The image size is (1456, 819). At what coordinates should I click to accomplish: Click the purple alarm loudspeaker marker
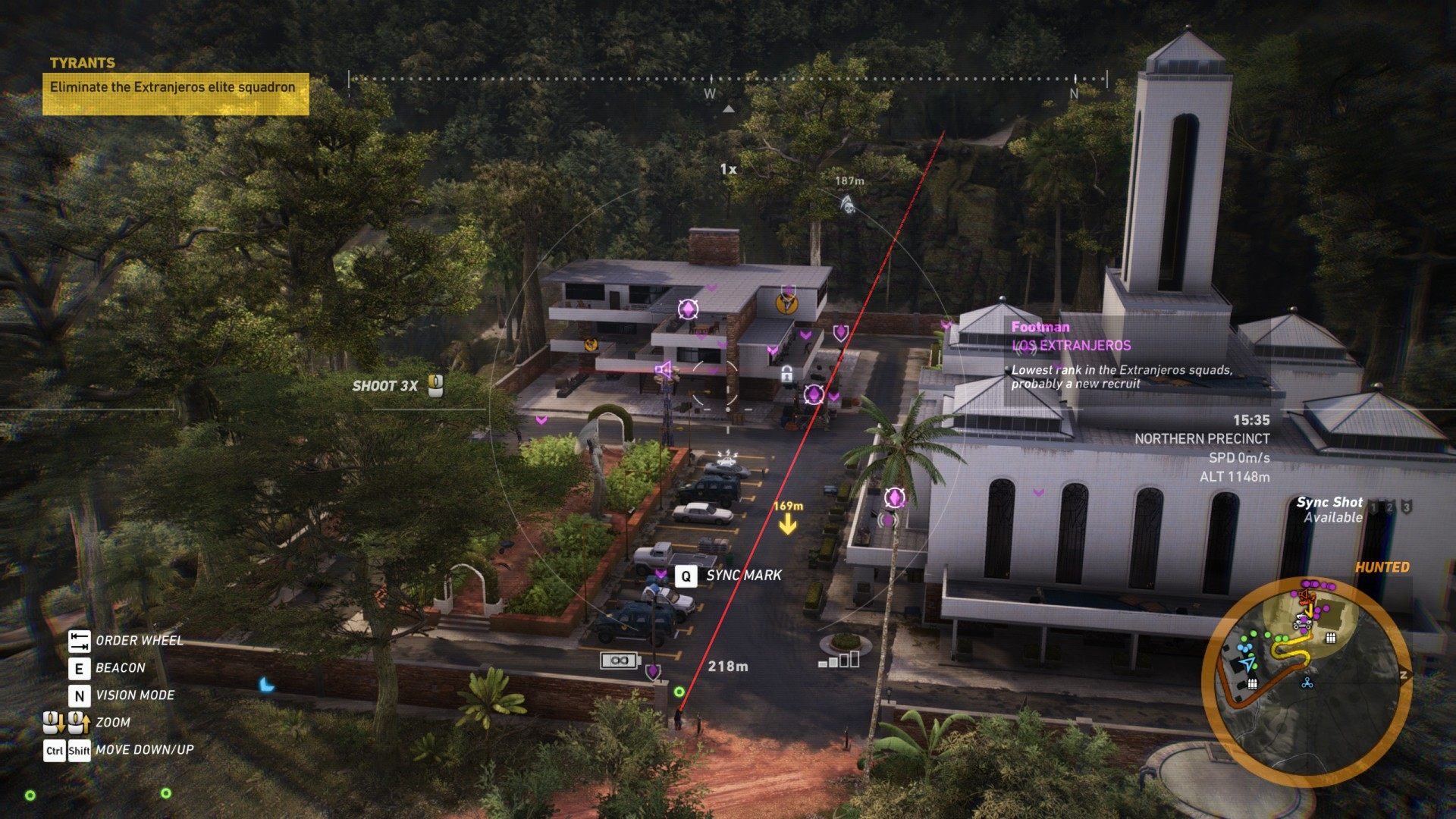(663, 370)
